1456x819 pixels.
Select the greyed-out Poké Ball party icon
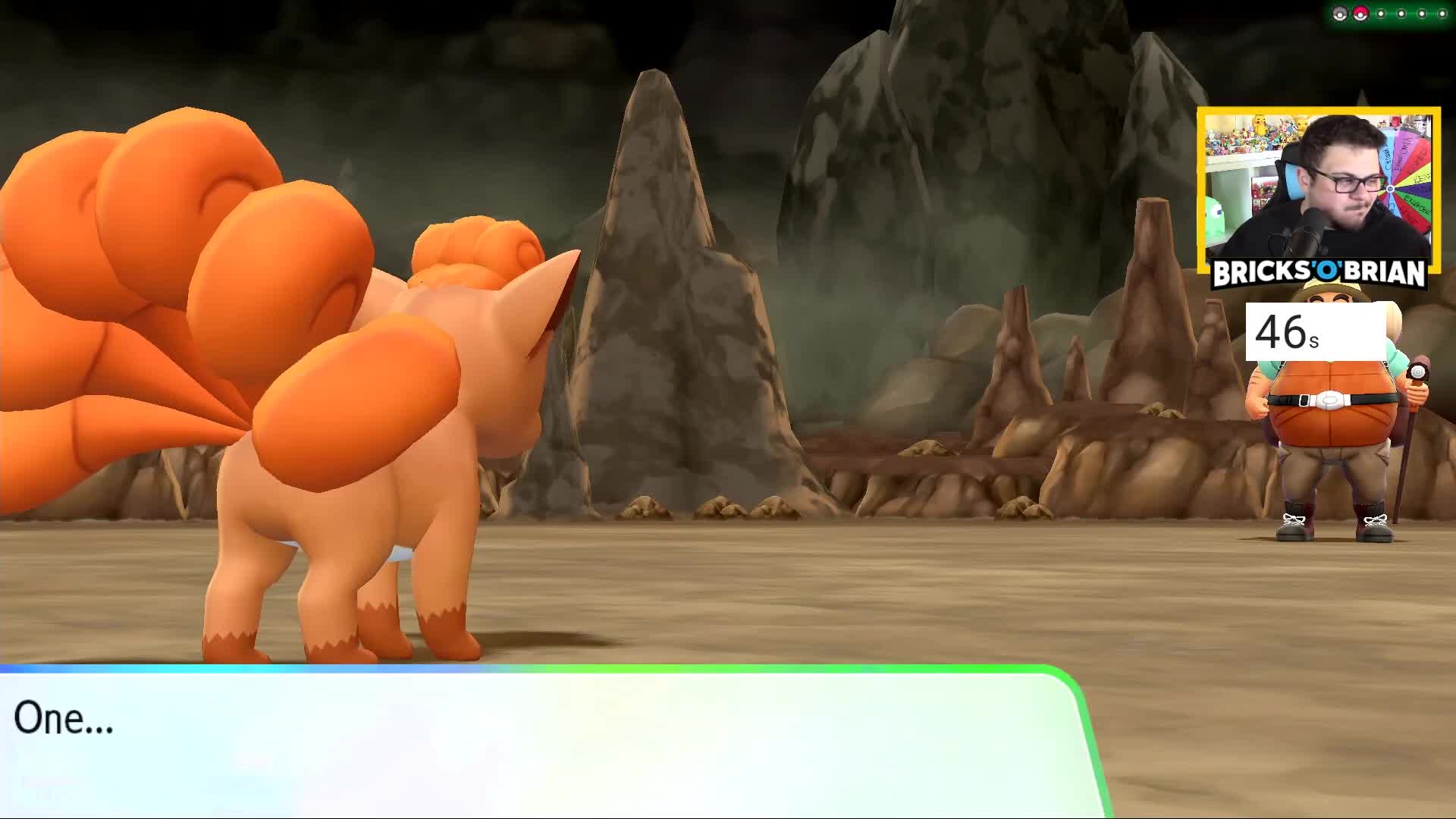(x=1339, y=14)
